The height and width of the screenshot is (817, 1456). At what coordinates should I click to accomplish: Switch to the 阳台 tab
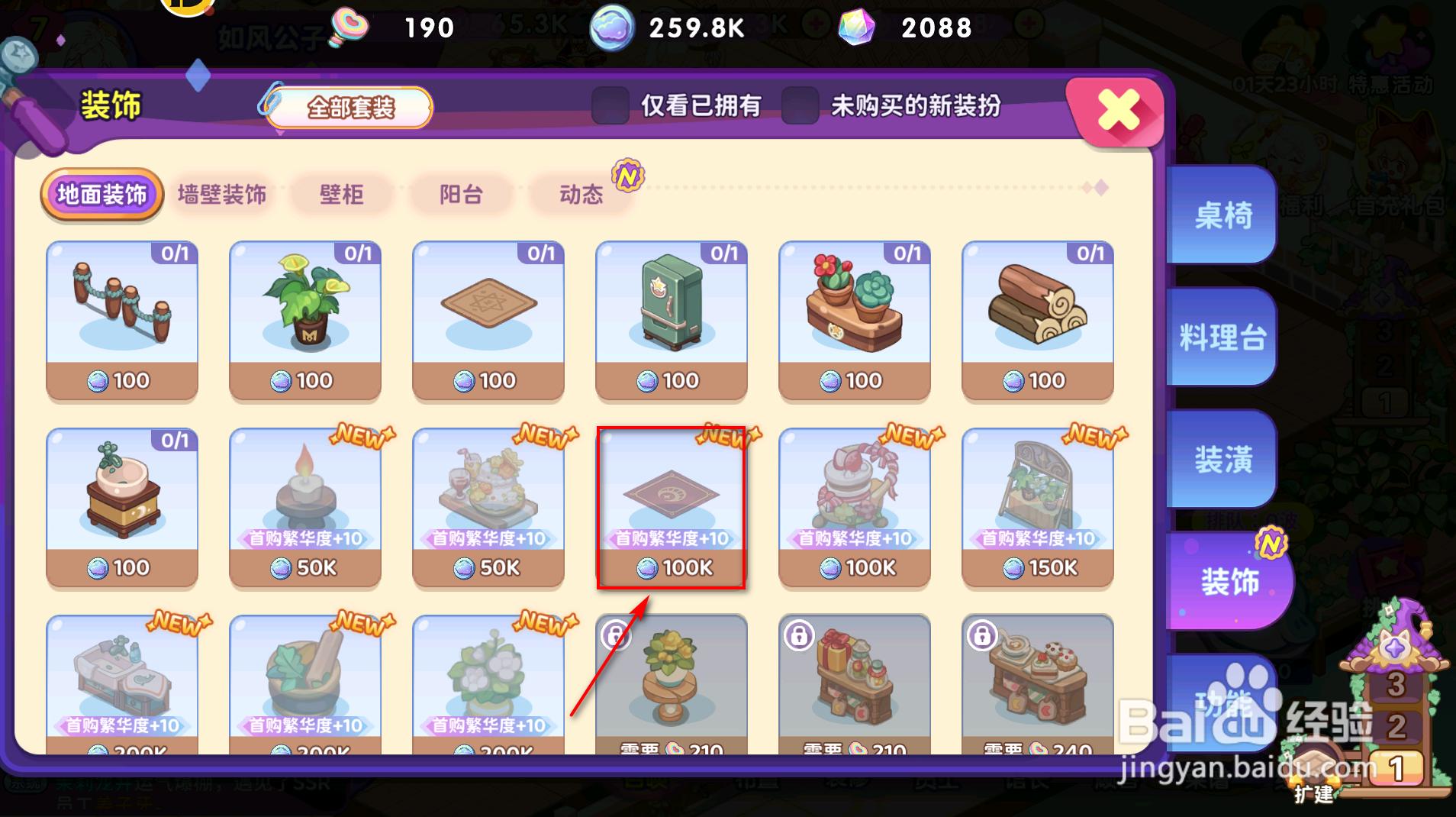click(x=460, y=195)
